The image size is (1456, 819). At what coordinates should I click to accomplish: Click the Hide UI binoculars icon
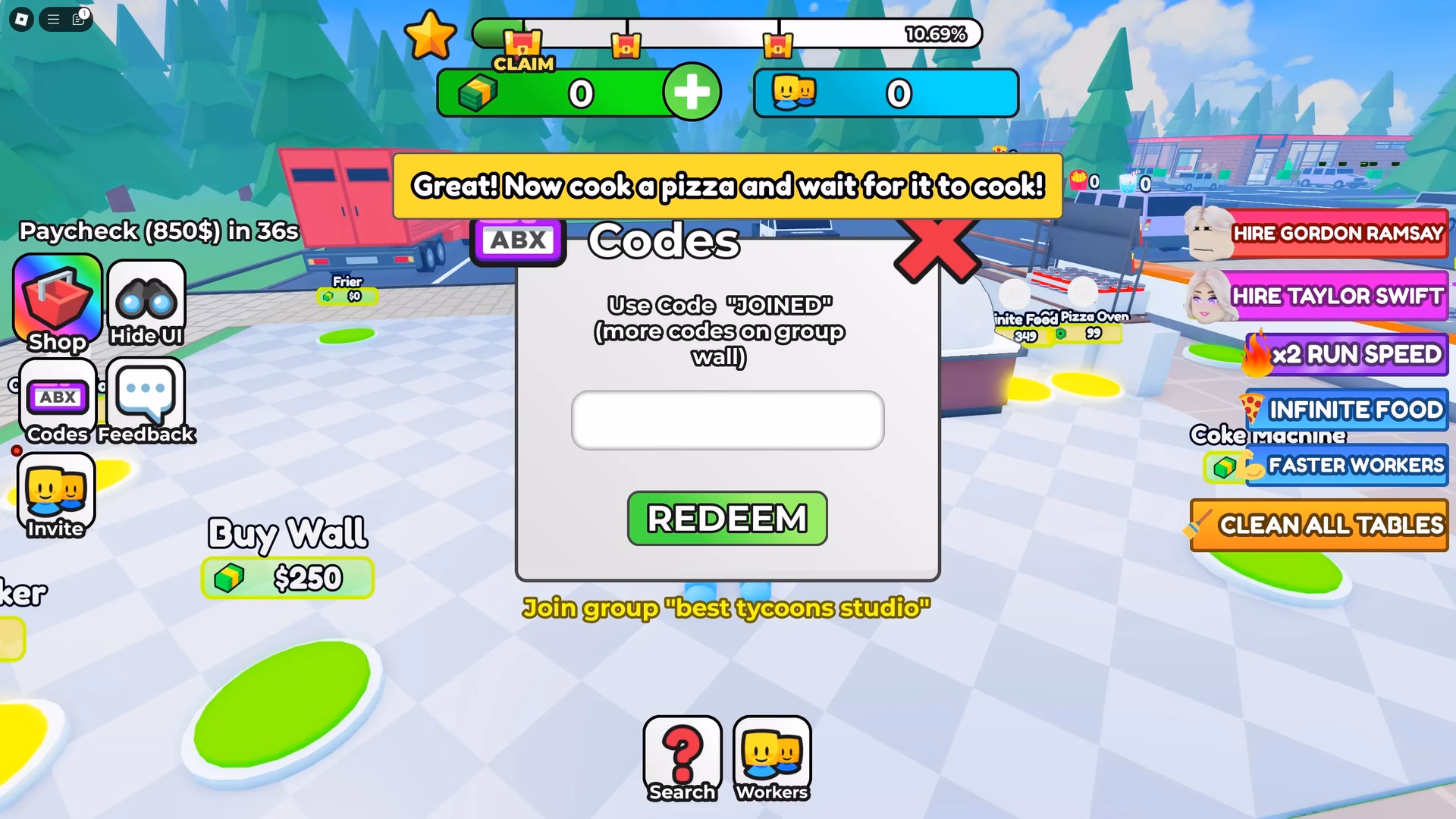tap(146, 300)
